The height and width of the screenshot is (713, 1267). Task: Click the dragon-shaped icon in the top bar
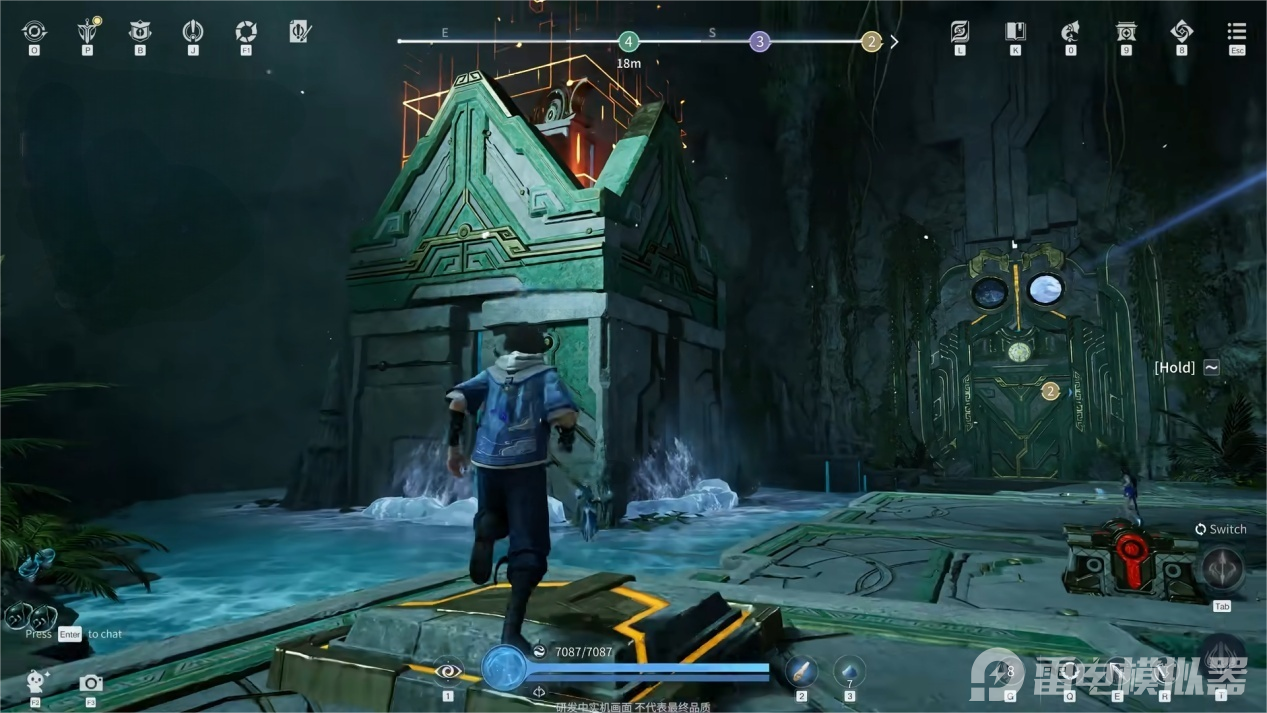coord(1070,32)
